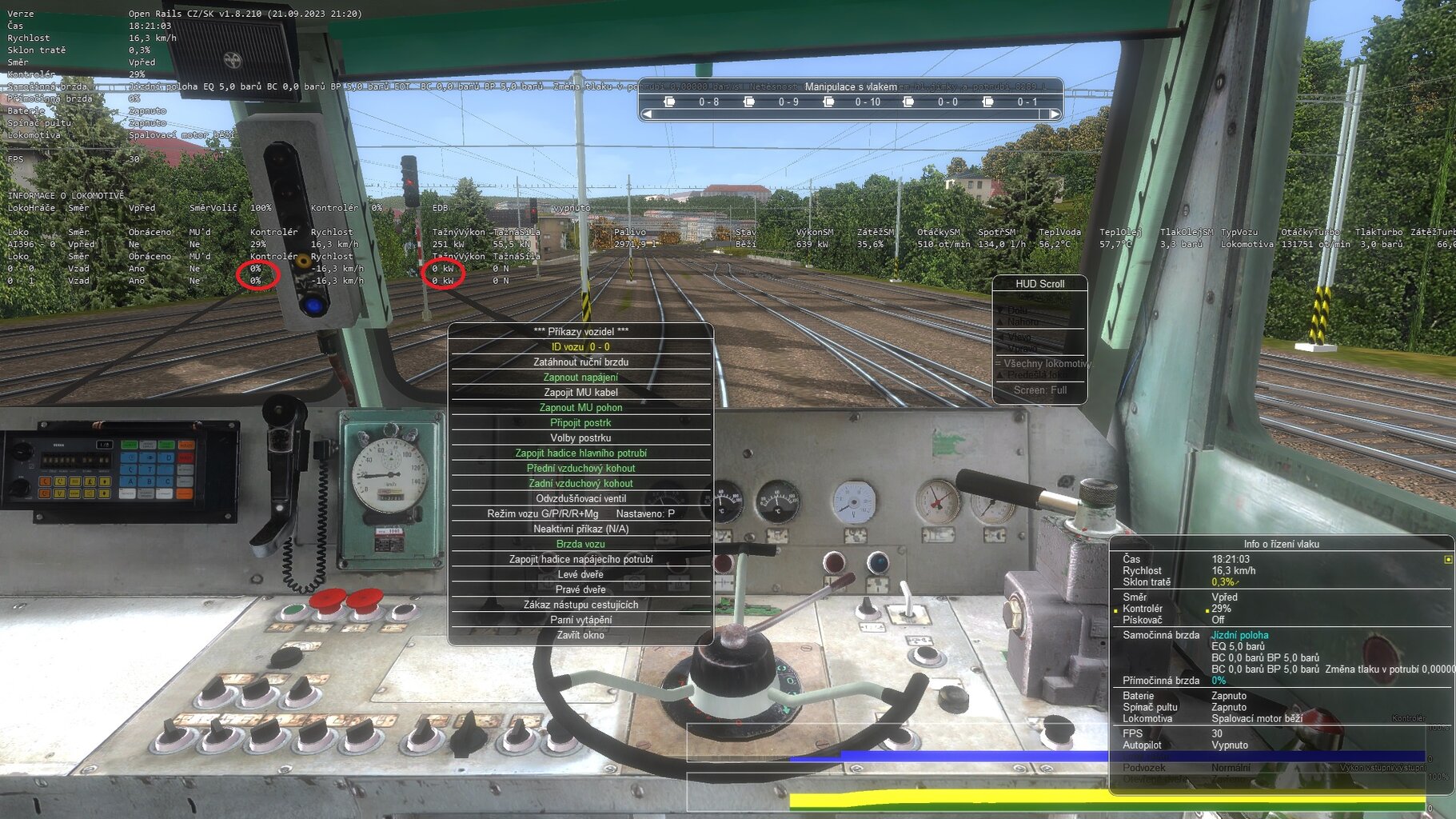Image resolution: width=1456 pixels, height=819 pixels.
Task: Open Volby postrku options
Action: (x=581, y=437)
